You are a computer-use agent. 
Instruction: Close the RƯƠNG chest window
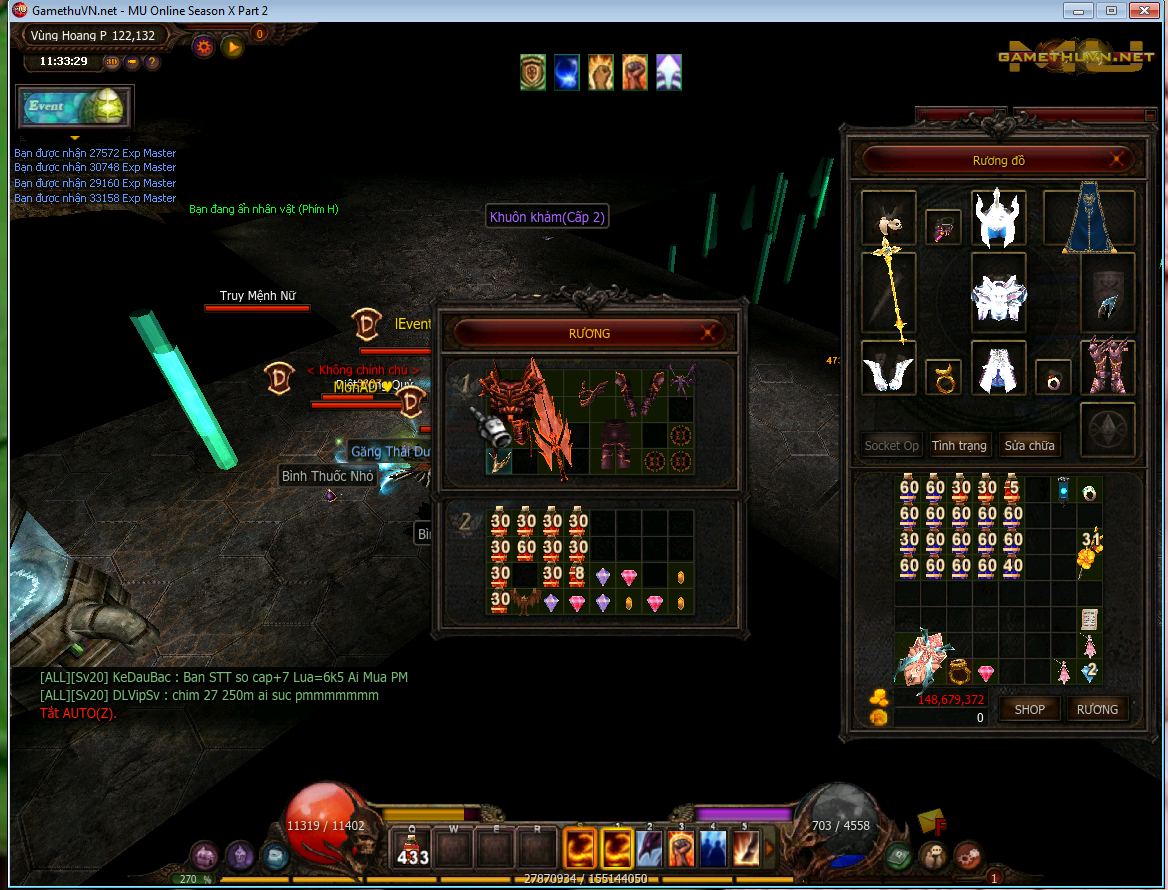[x=709, y=333]
